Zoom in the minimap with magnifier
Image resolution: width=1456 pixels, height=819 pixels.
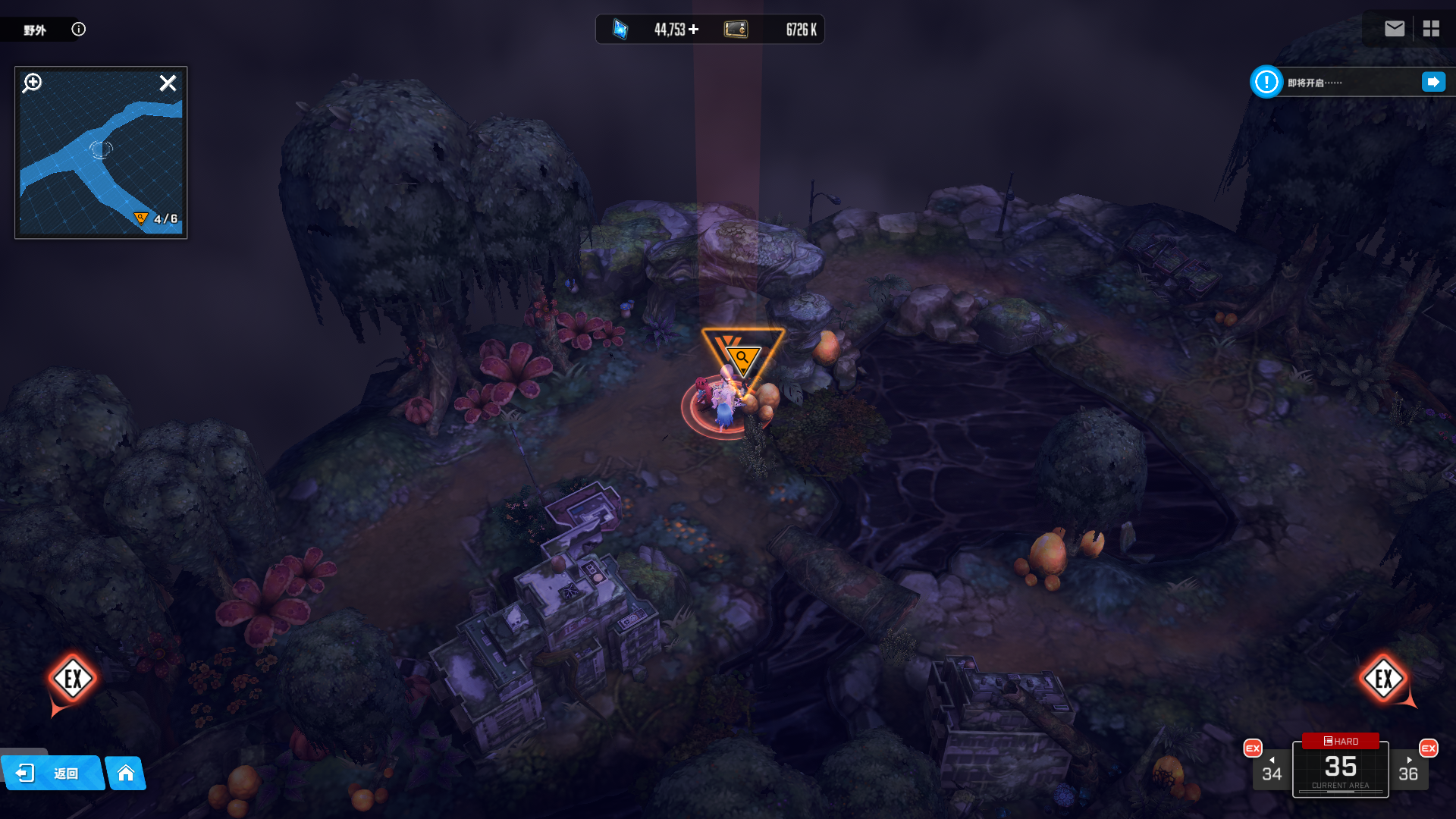[x=33, y=83]
